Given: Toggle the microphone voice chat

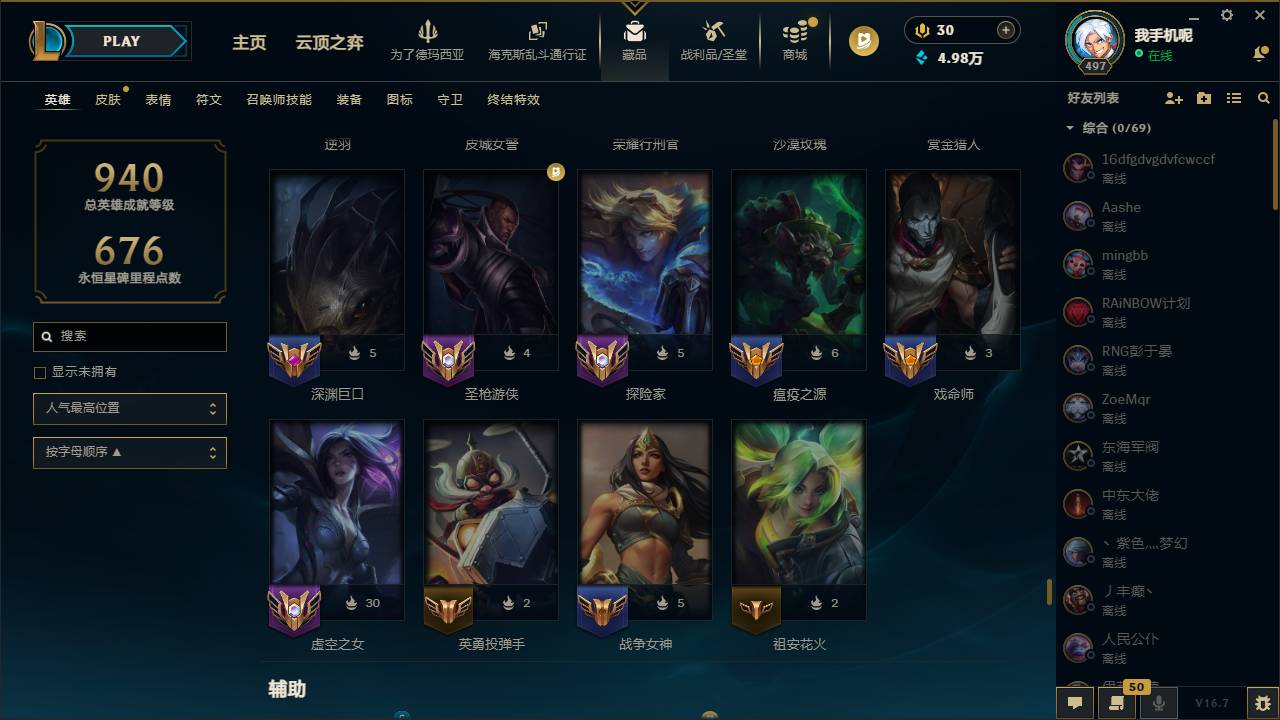Looking at the screenshot, I should (1157, 703).
